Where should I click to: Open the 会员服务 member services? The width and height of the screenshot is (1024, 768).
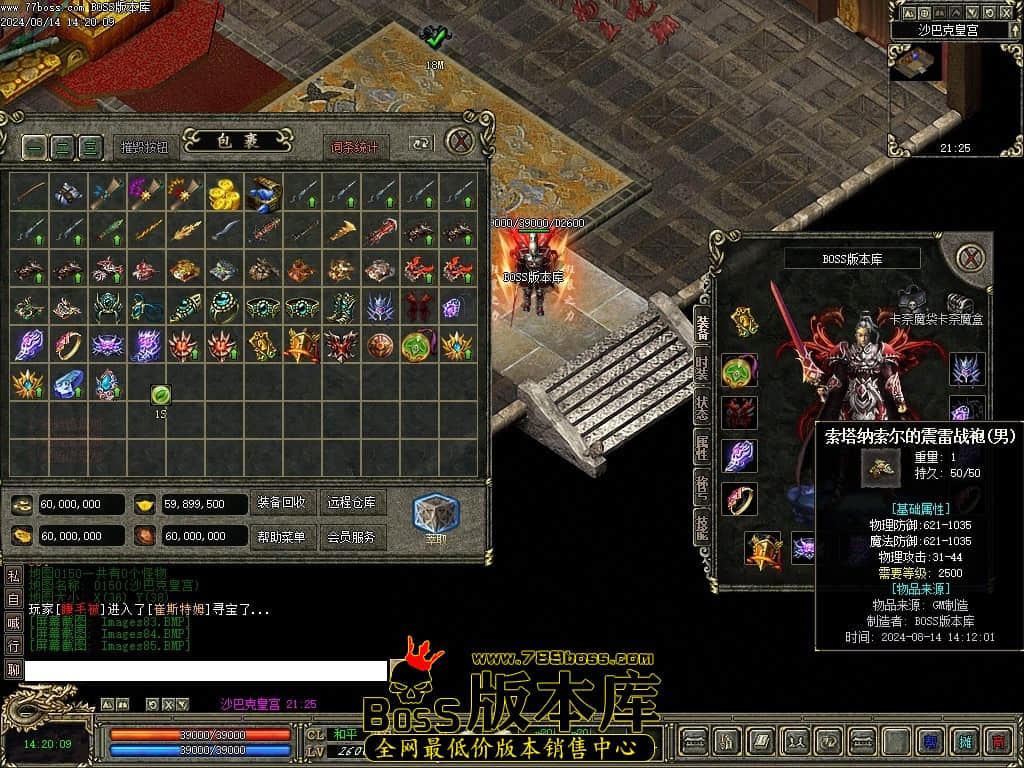click(352, 537)
